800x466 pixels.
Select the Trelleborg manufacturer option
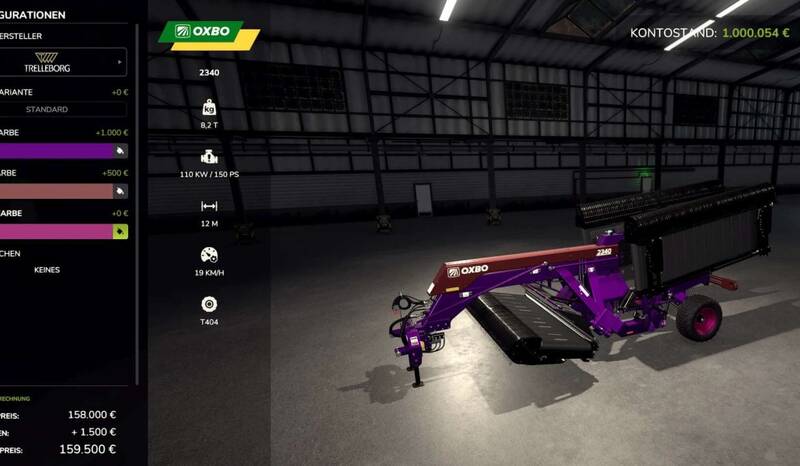coord(47,62)
